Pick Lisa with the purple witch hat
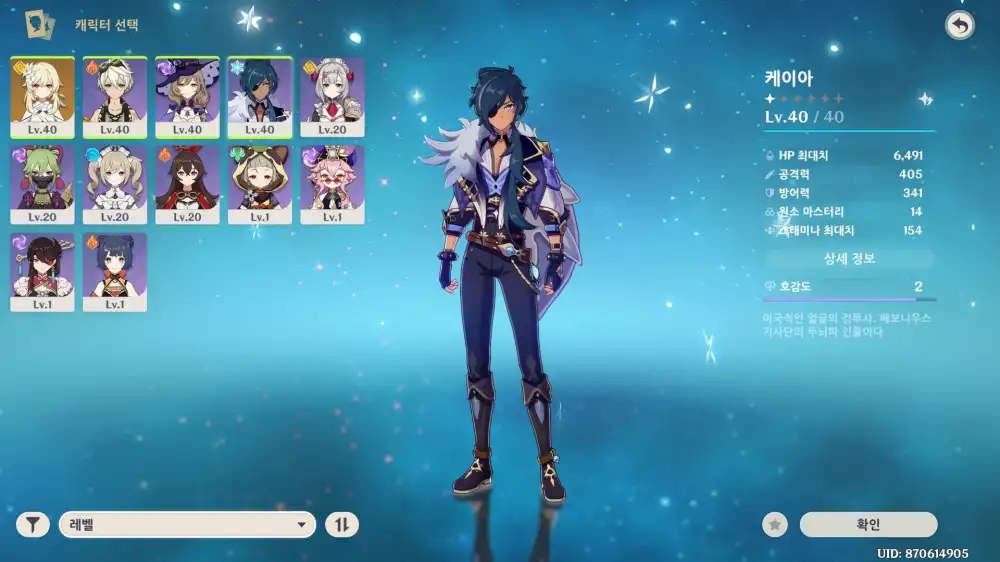 (x=187, y=96)
